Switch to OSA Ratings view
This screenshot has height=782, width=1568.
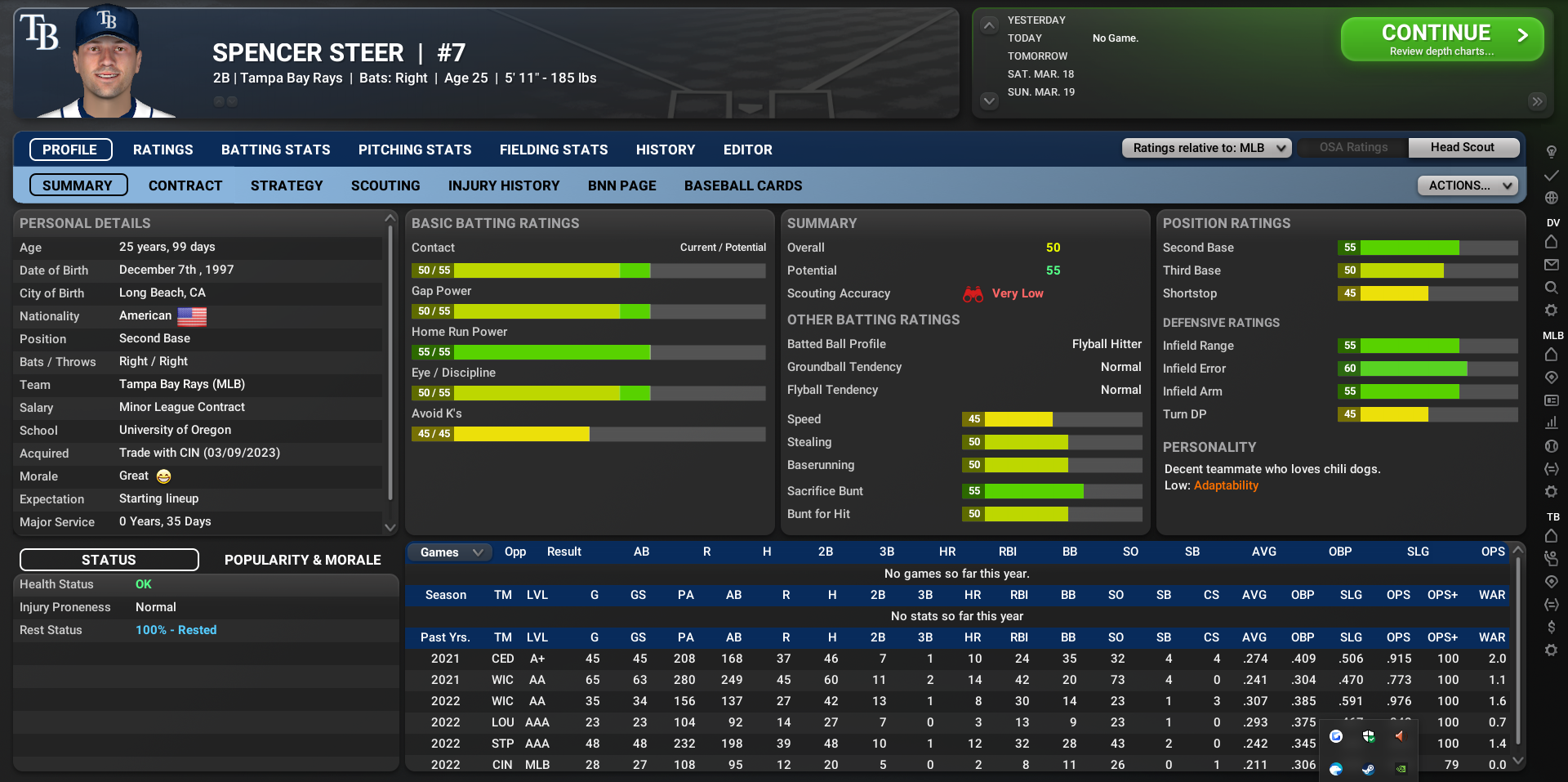pos(1352,148)
